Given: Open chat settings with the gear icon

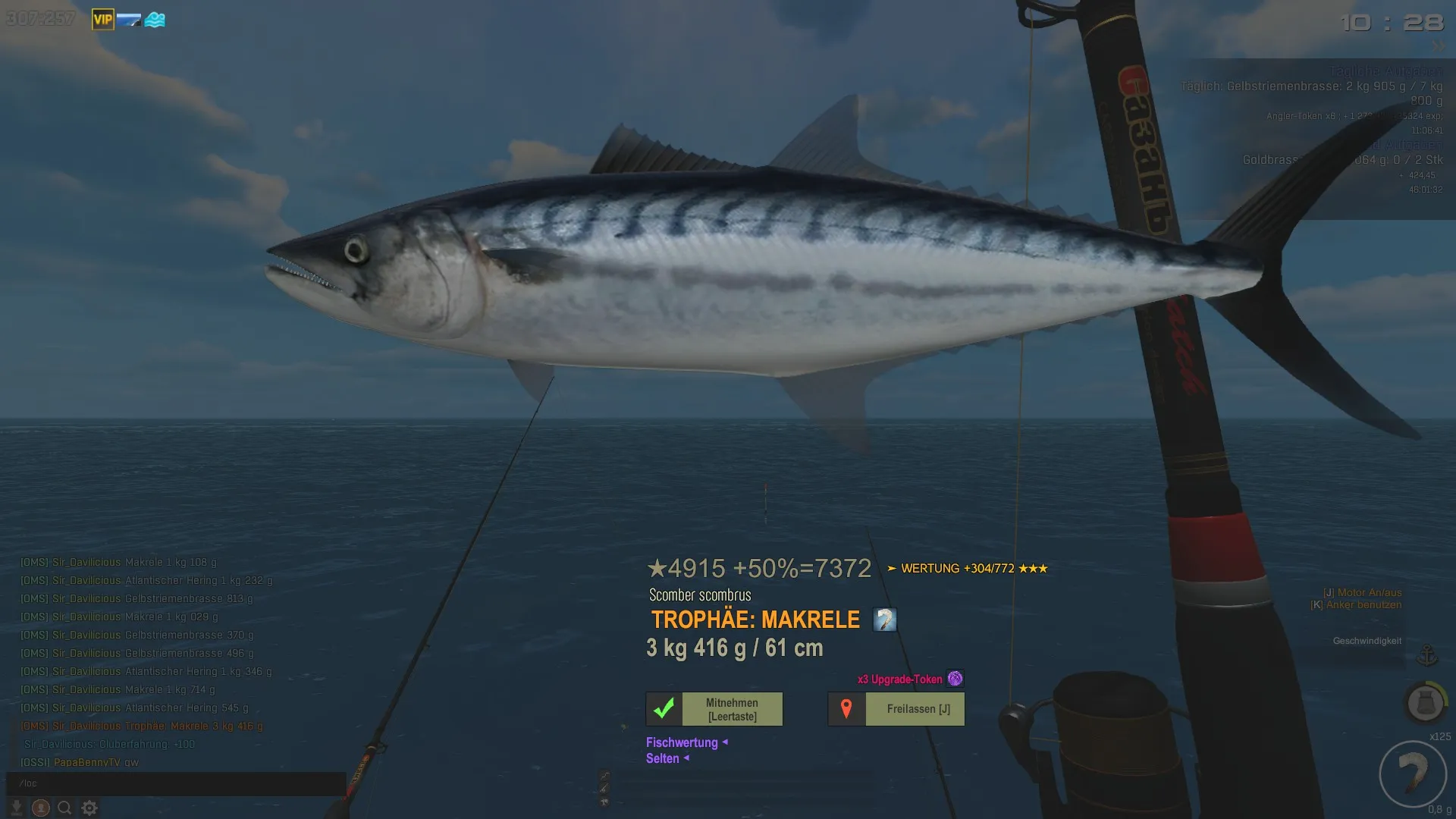Looking at the screenshot, I should click(x=89, y=808).
